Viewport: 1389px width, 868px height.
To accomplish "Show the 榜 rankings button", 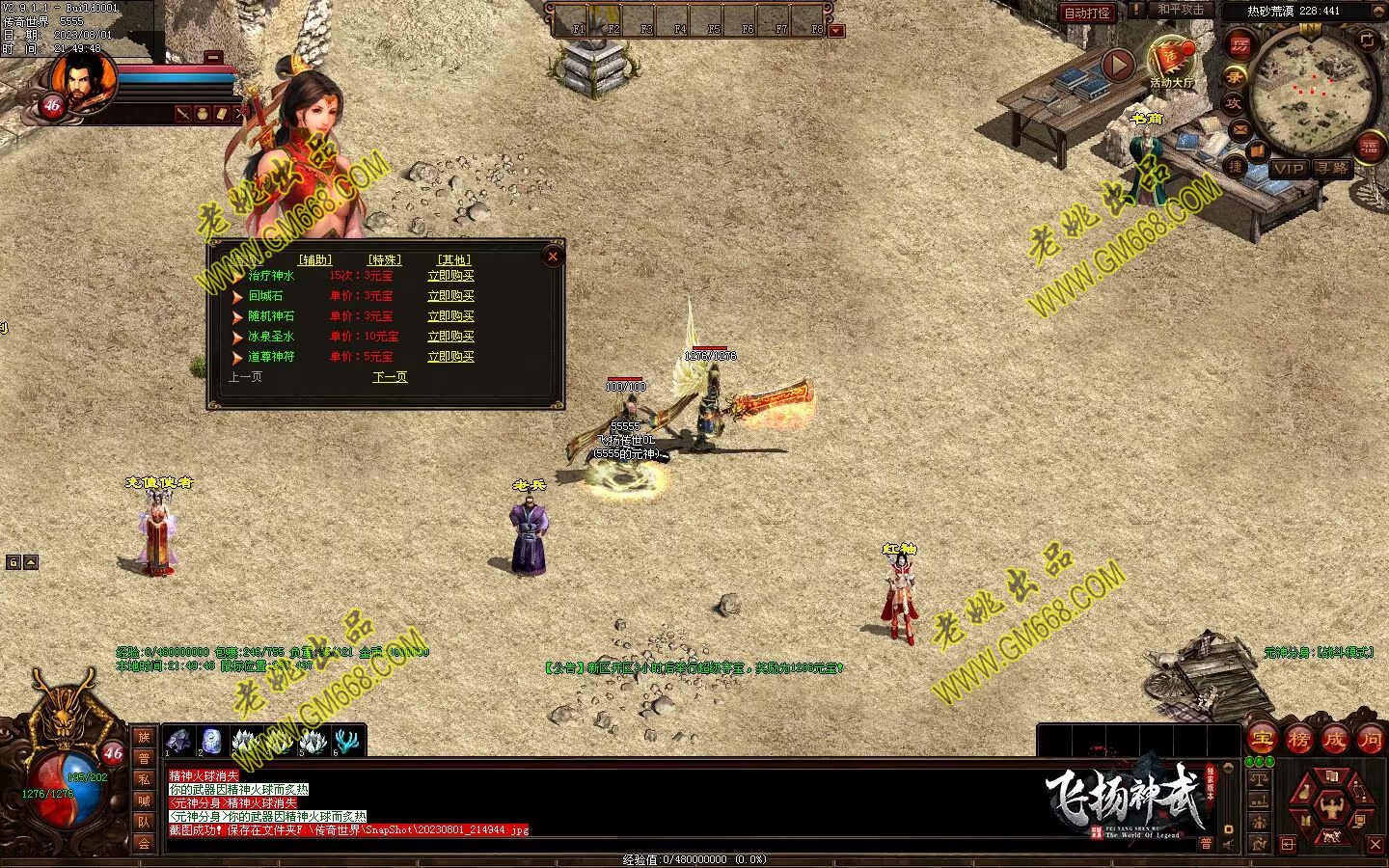I will coord(1298,740).
